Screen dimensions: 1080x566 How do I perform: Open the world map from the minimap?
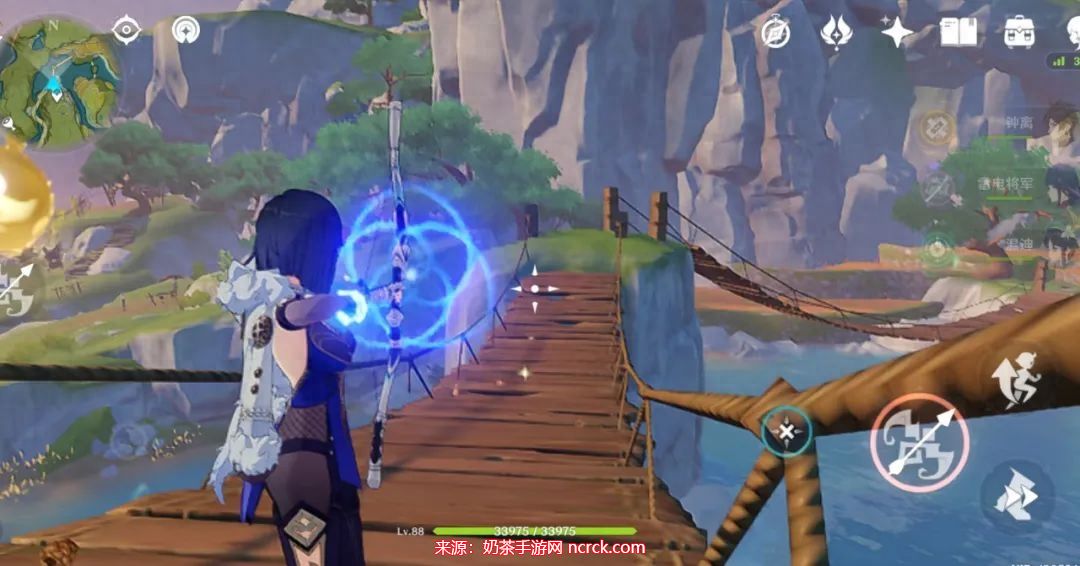point(58,80)
